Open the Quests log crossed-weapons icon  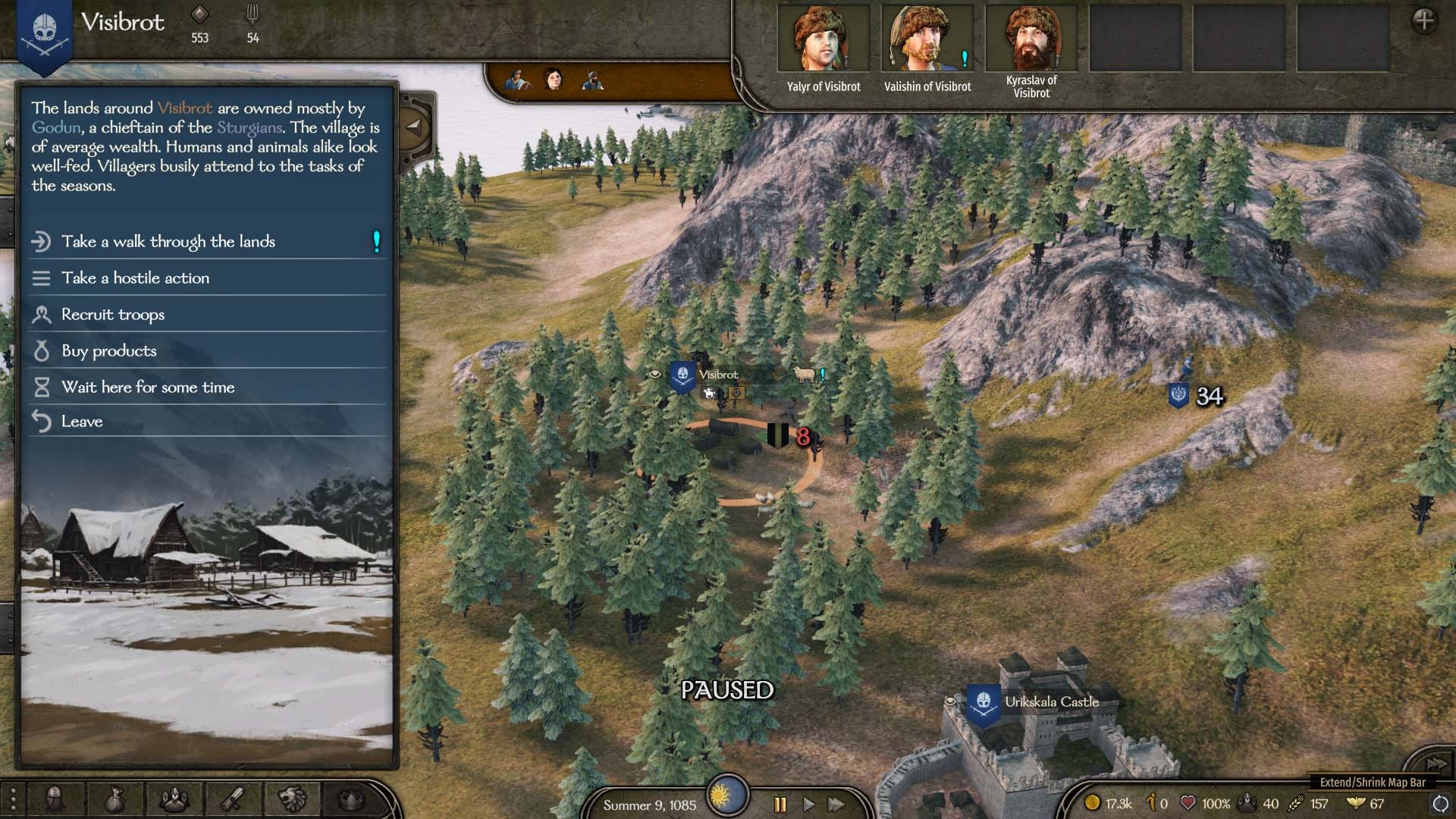[x=232, y=799]
